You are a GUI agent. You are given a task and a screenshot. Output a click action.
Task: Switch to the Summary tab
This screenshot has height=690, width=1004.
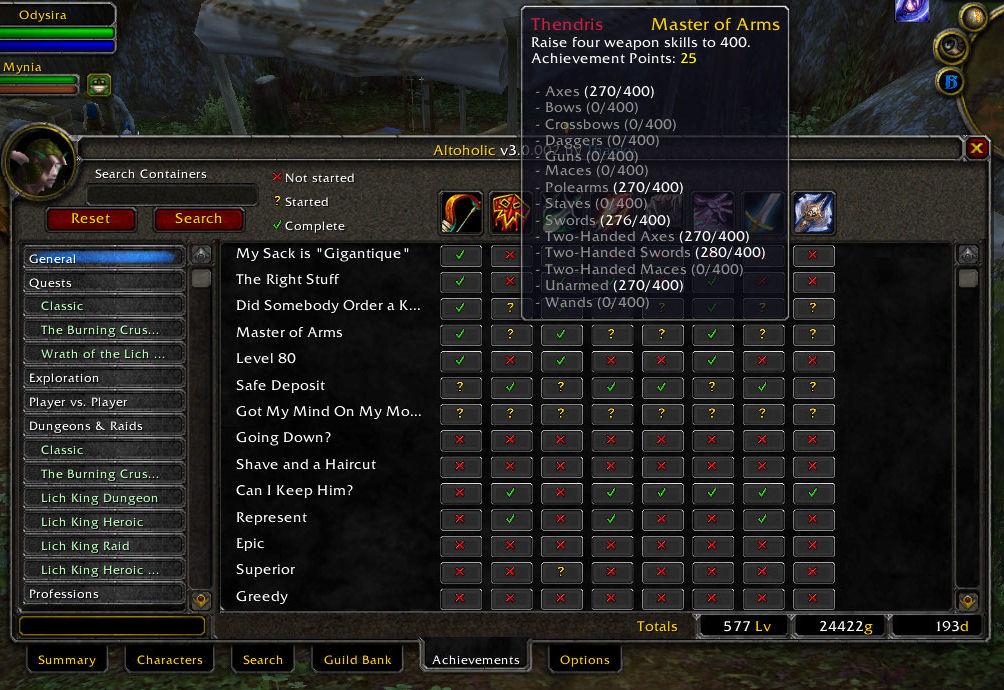pos(67,660)
